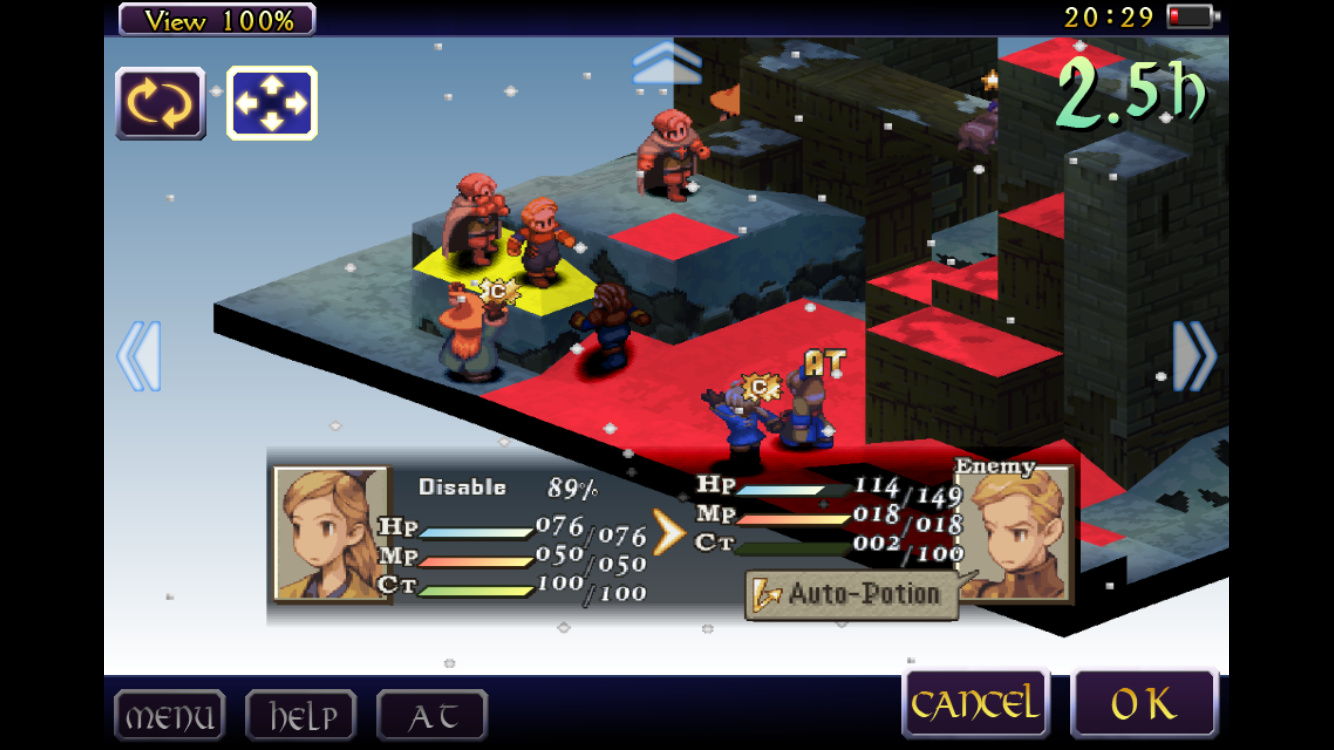This screenshot has width=1334, height=750.
Task: Tilt view with the upward double-chevron arrow
Action: [x=667, y=64]
